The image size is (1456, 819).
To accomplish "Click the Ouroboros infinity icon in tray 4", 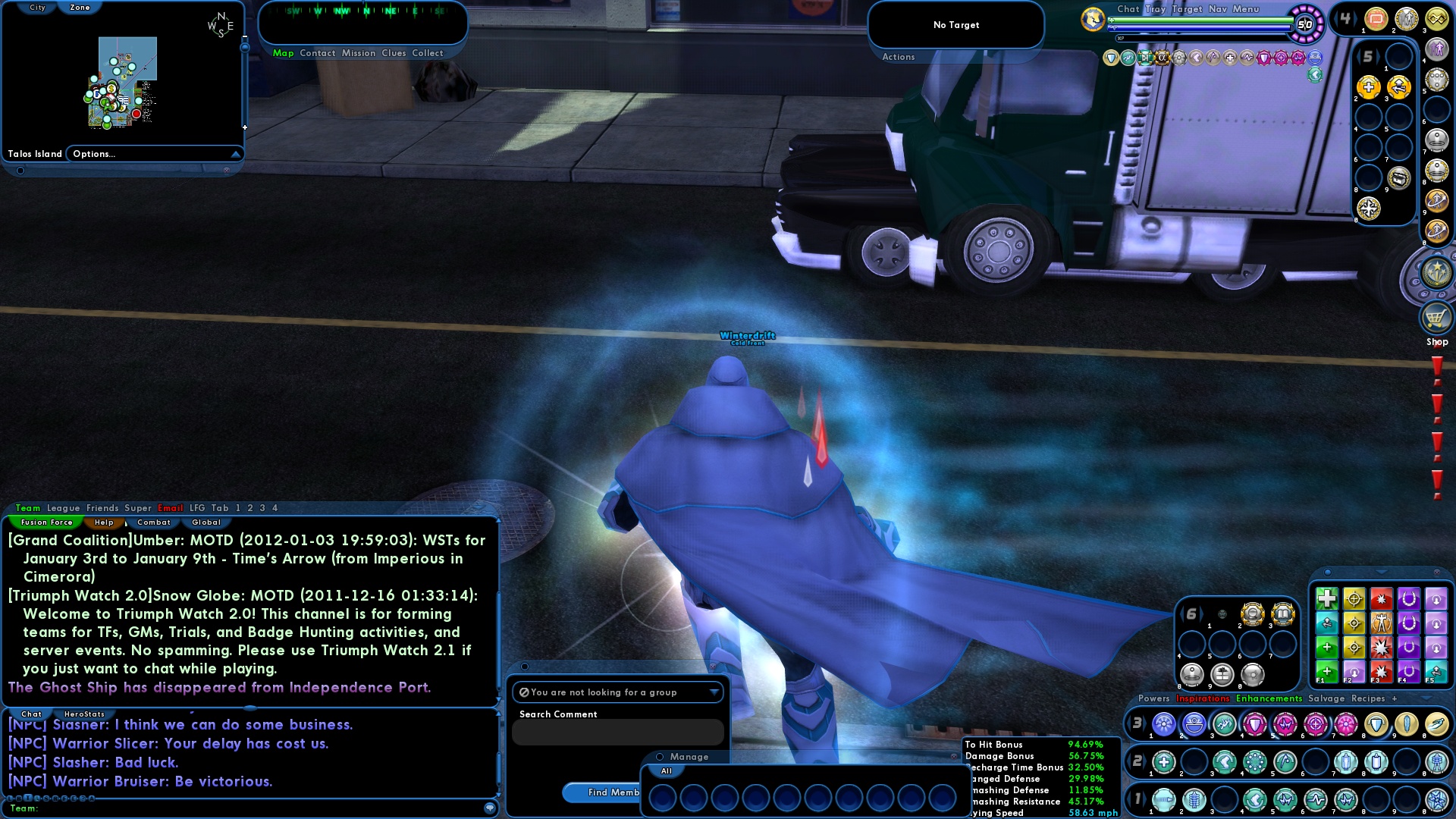I will pos(1436,19).
